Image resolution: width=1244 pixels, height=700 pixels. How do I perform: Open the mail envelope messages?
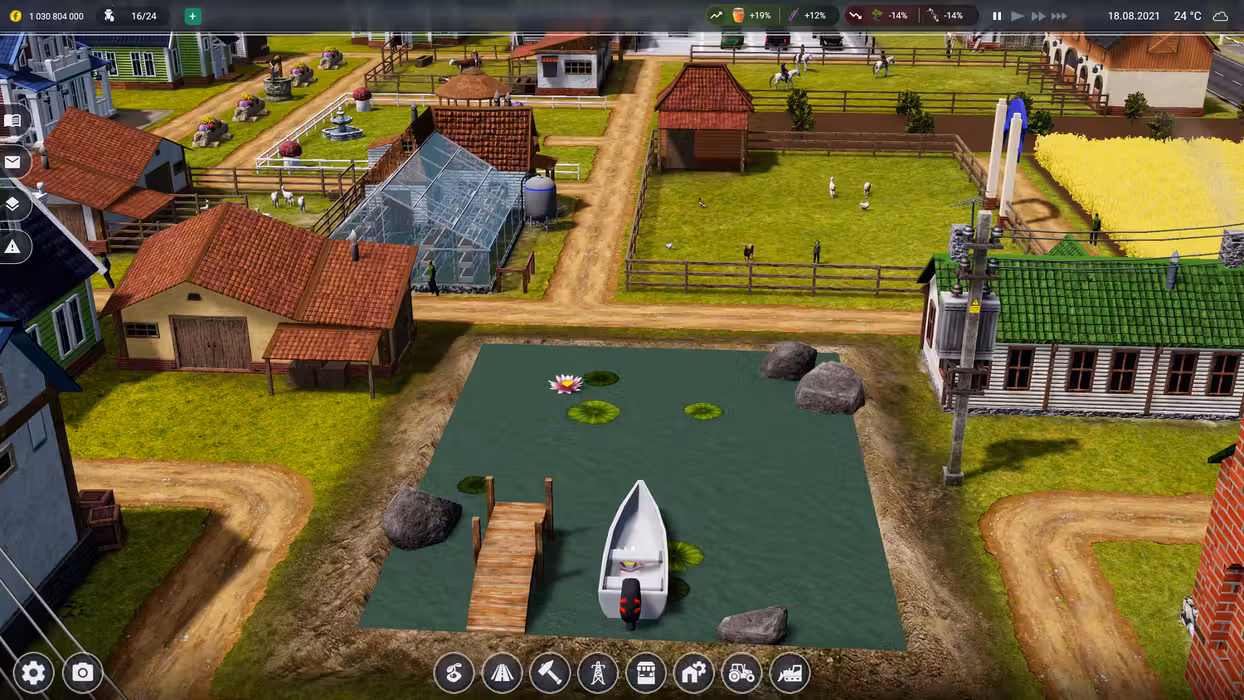[13, 162]
